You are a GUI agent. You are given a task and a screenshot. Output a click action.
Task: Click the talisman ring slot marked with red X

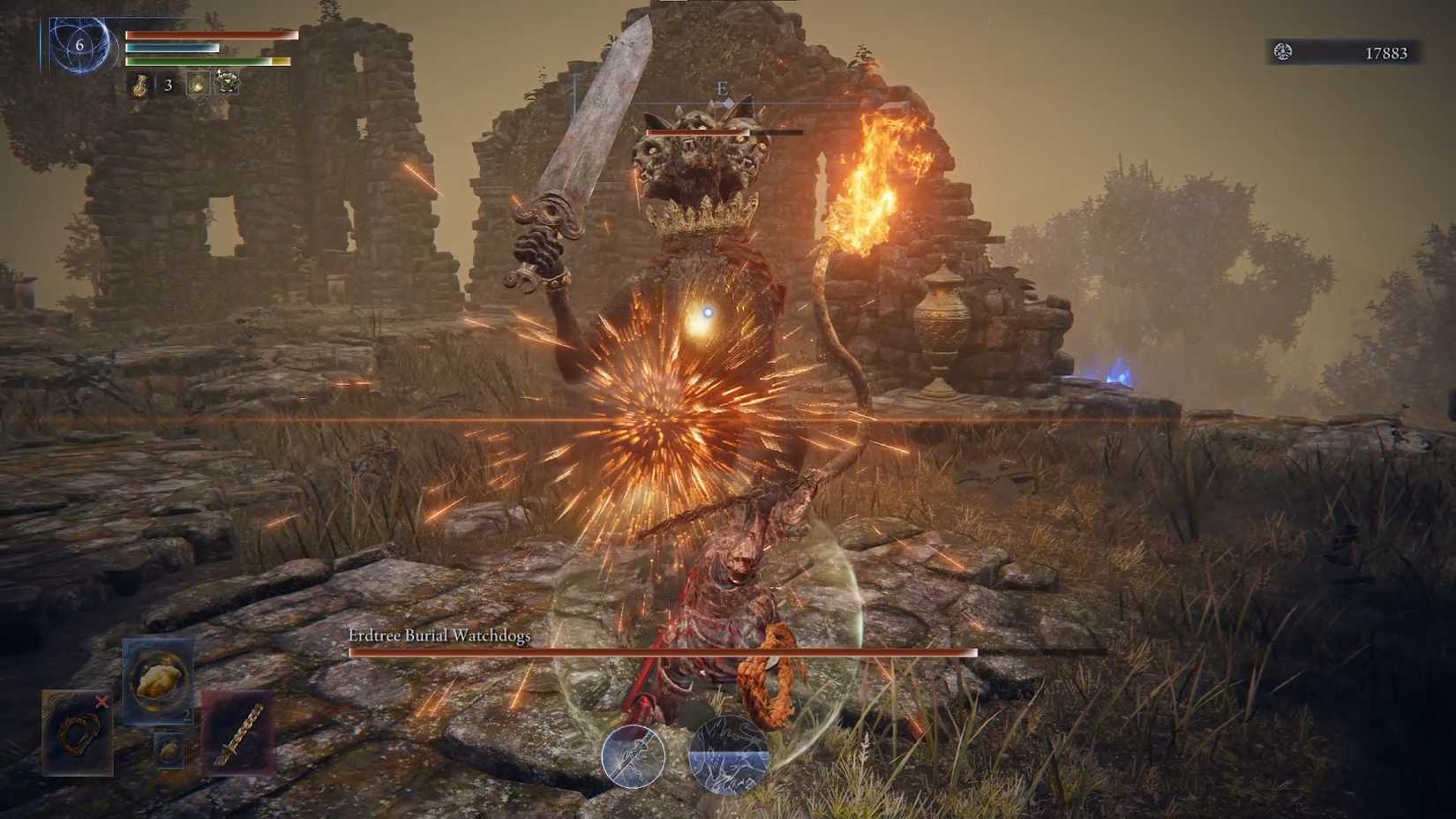coord(77,733)
